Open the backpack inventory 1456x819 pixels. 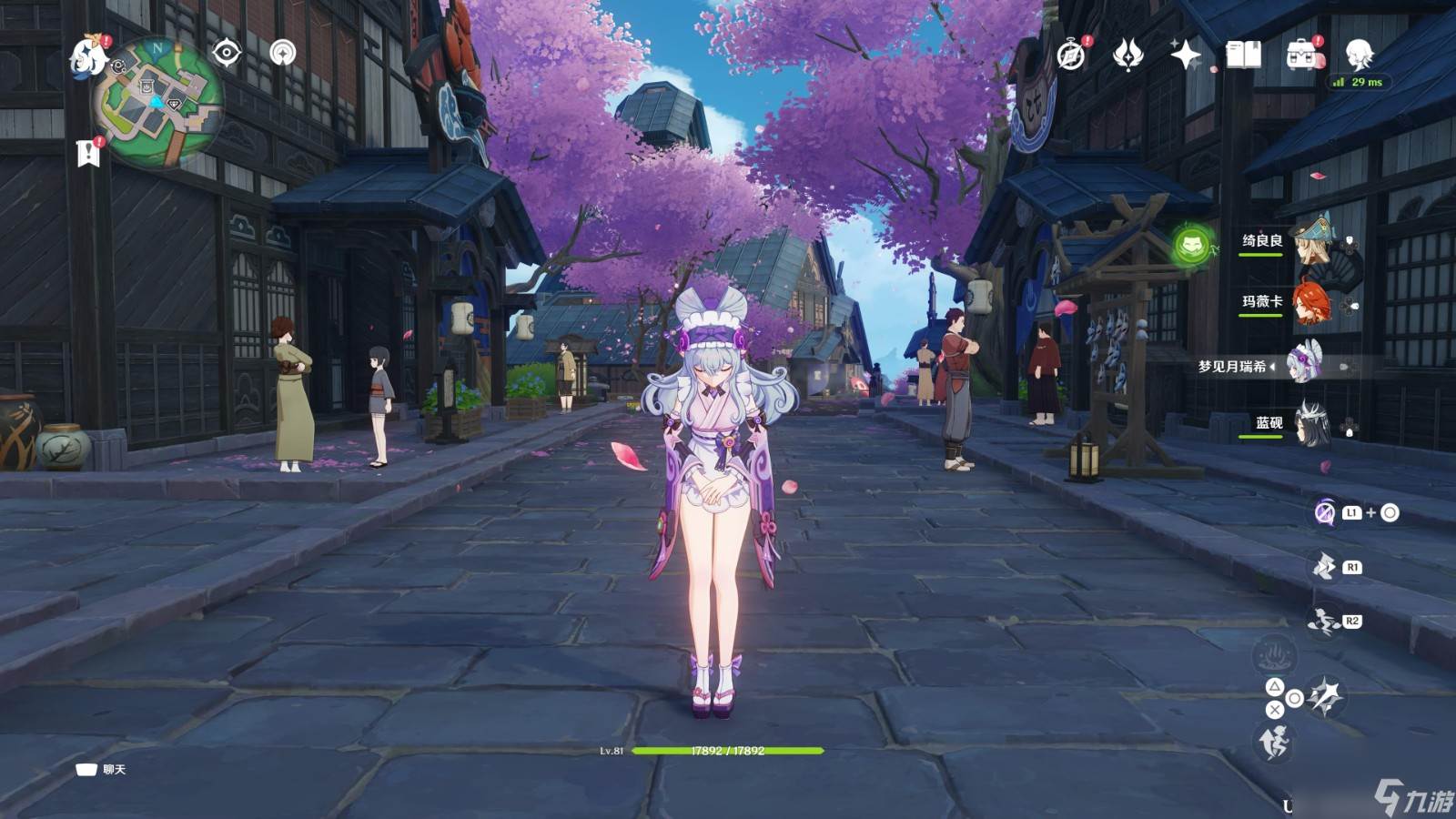tap(1301, 56)
